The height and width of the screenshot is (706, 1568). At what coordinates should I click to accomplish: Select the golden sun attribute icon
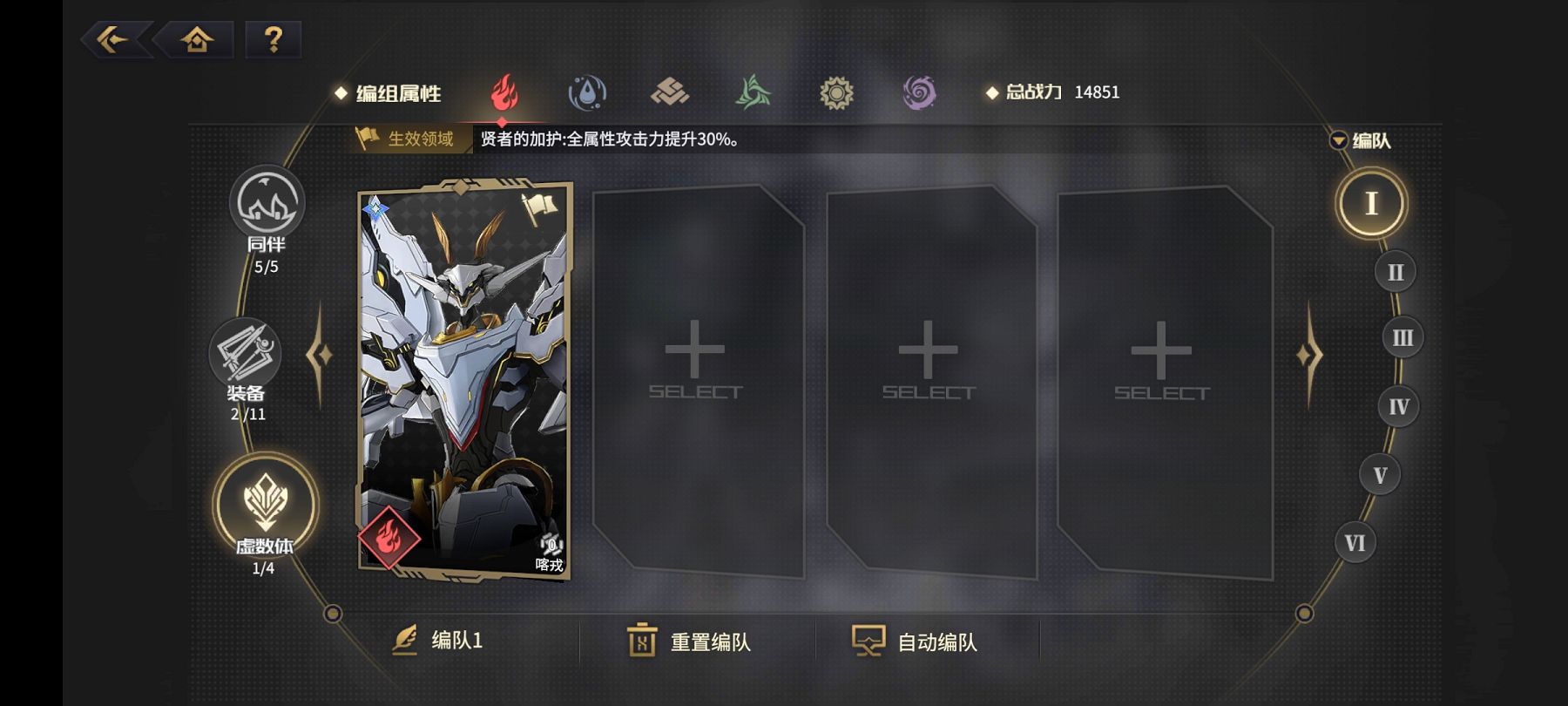(836, 92)
